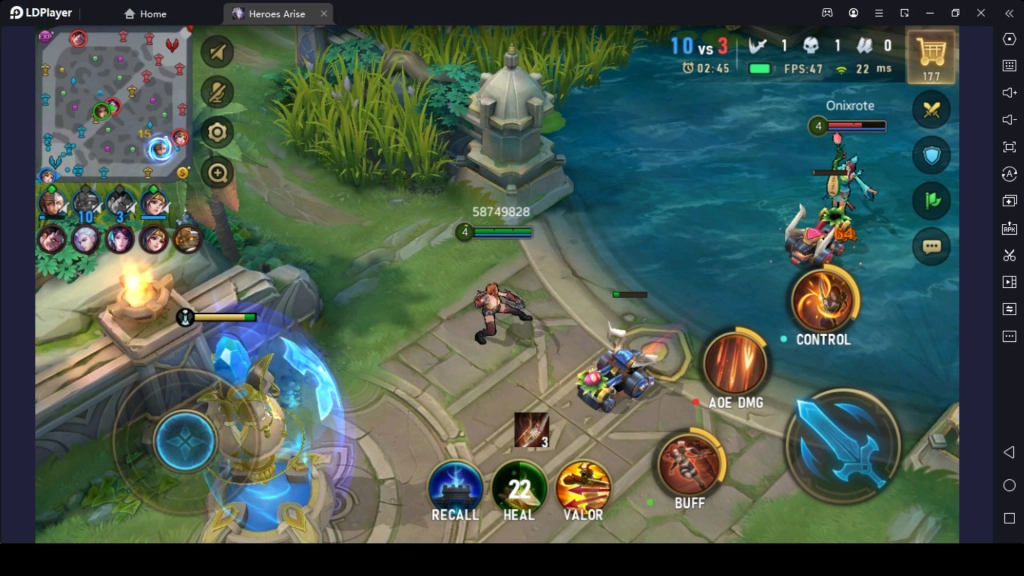Screen dimensions: 1024x576
Task: Open the shop cart showing 177 gold
Action: coord(931,55)
